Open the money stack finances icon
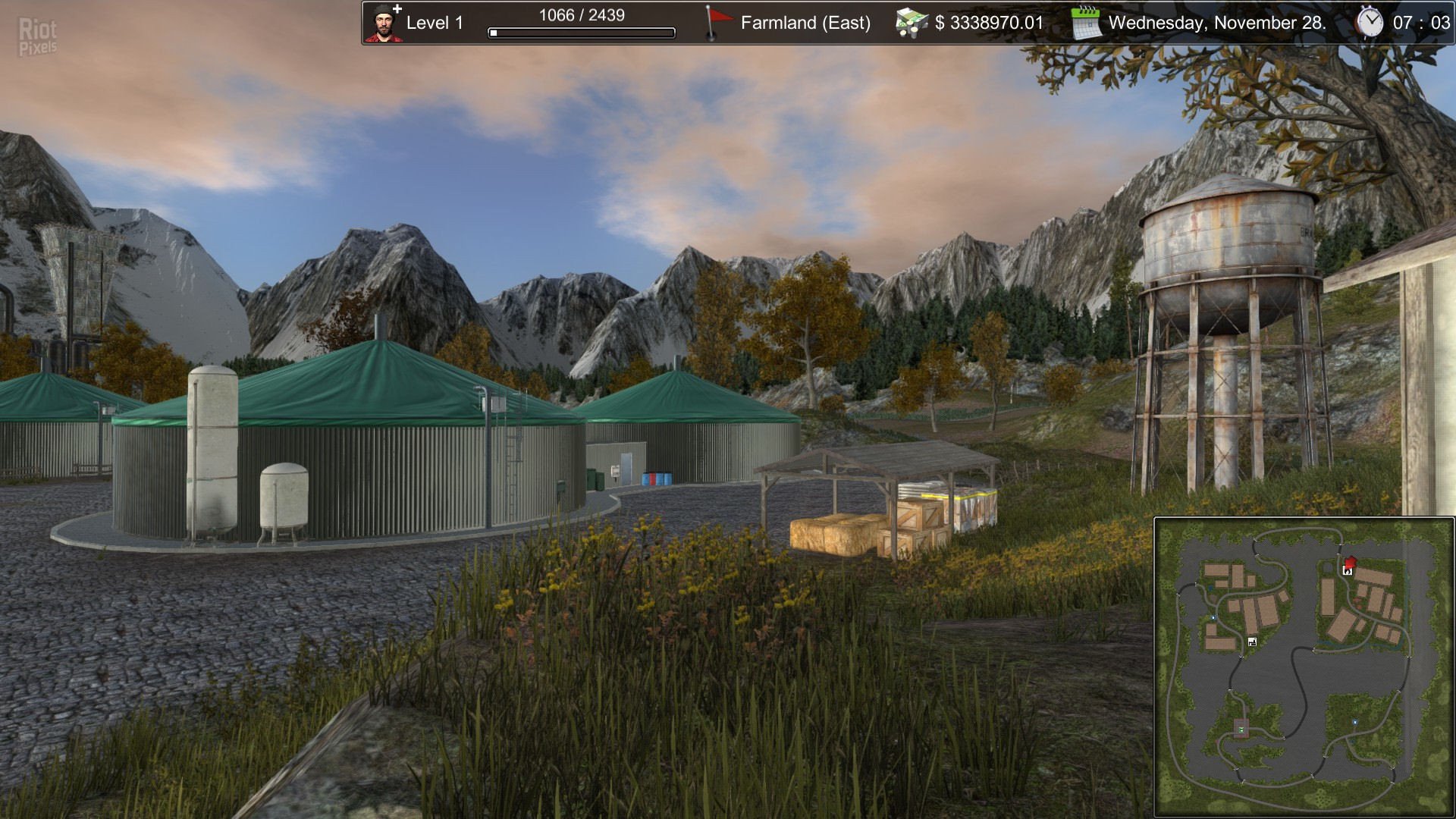This screenshot has width=1456, height=819. [912, 23]
